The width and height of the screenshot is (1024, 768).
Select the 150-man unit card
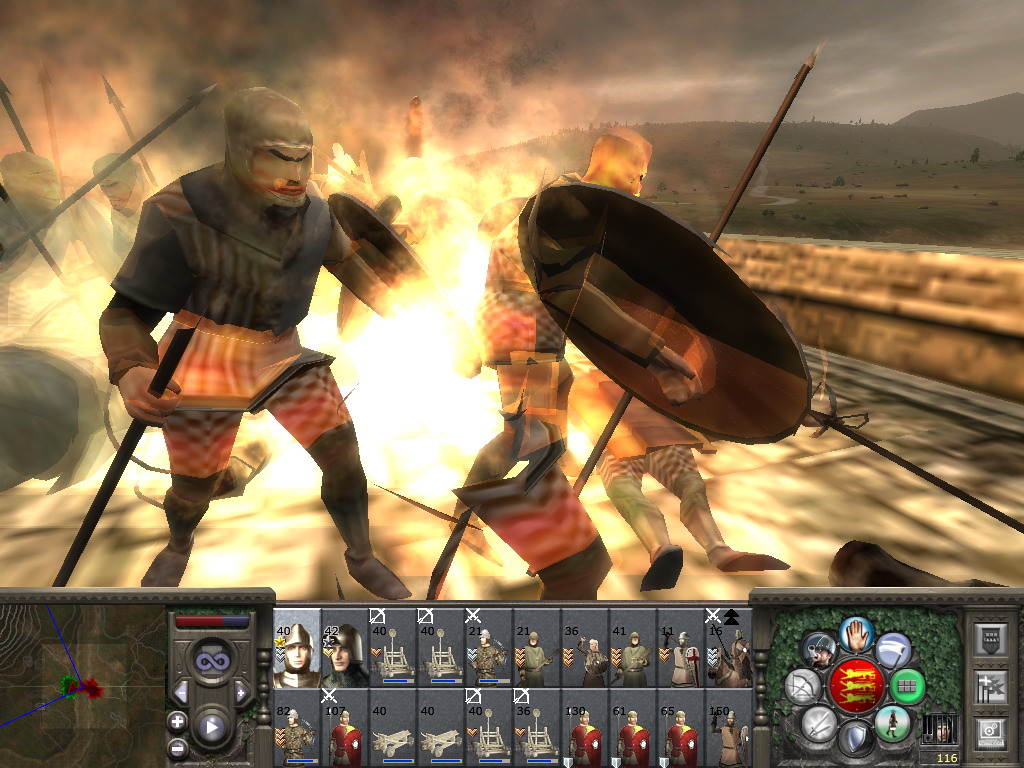click(x=729, y=728)
